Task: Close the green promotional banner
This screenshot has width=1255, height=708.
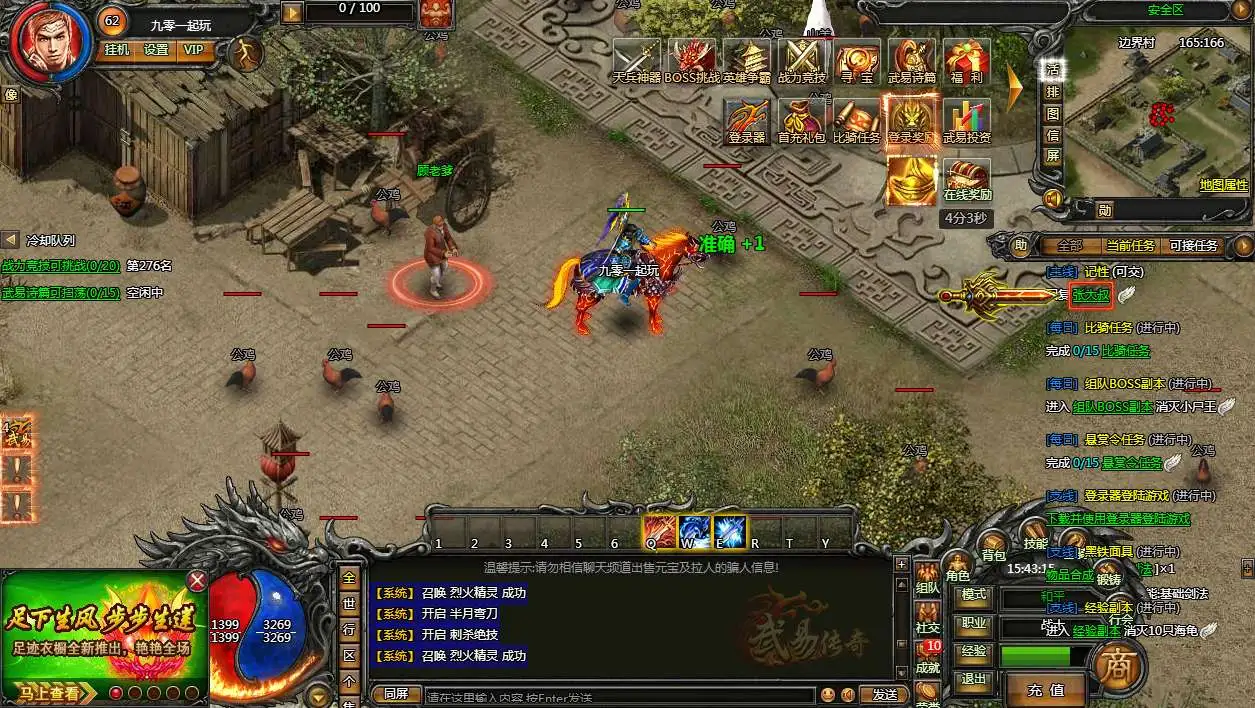Action: pos(198,581)
